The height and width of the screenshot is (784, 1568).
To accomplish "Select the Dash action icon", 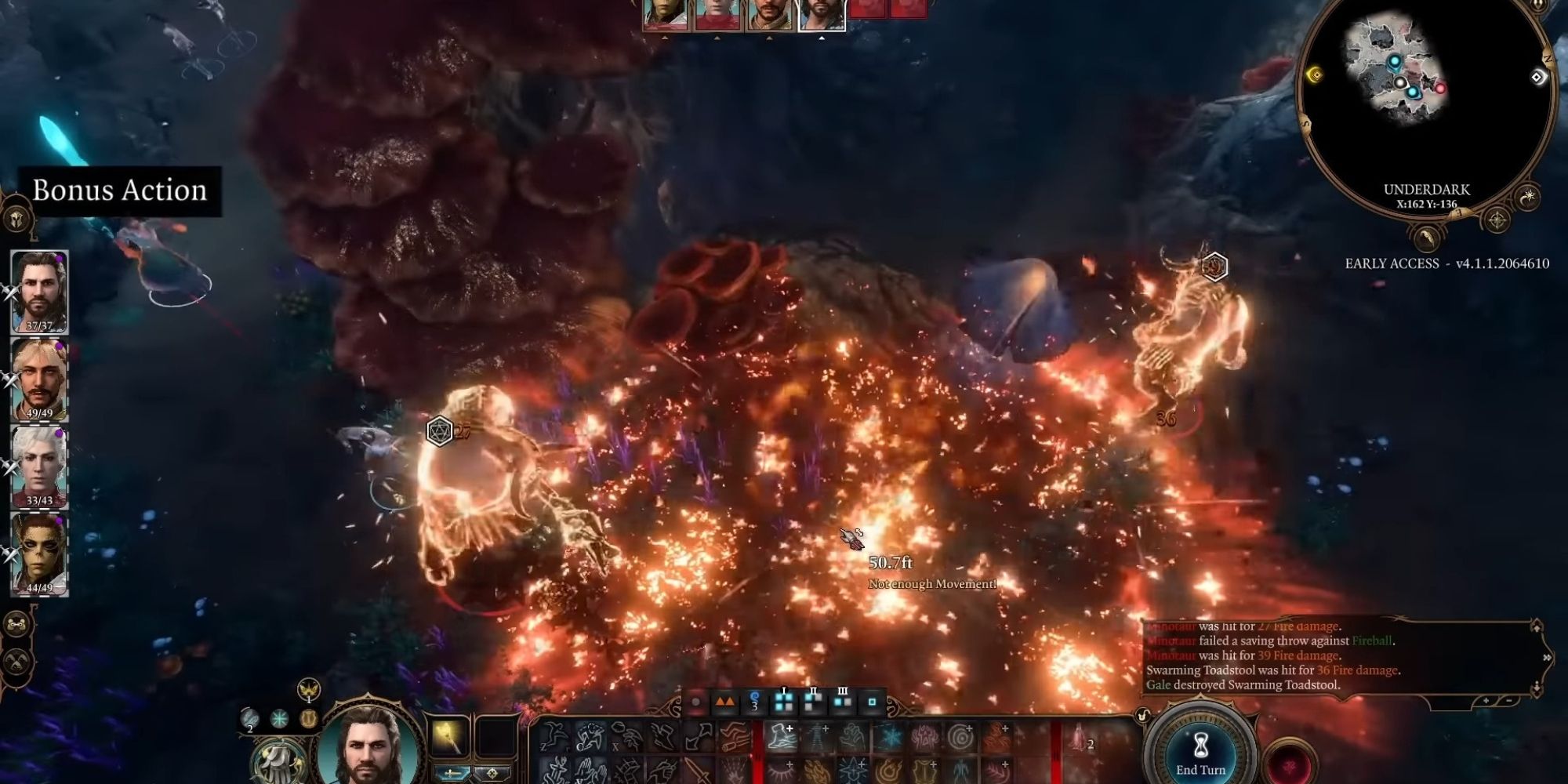I will [590, 735].
